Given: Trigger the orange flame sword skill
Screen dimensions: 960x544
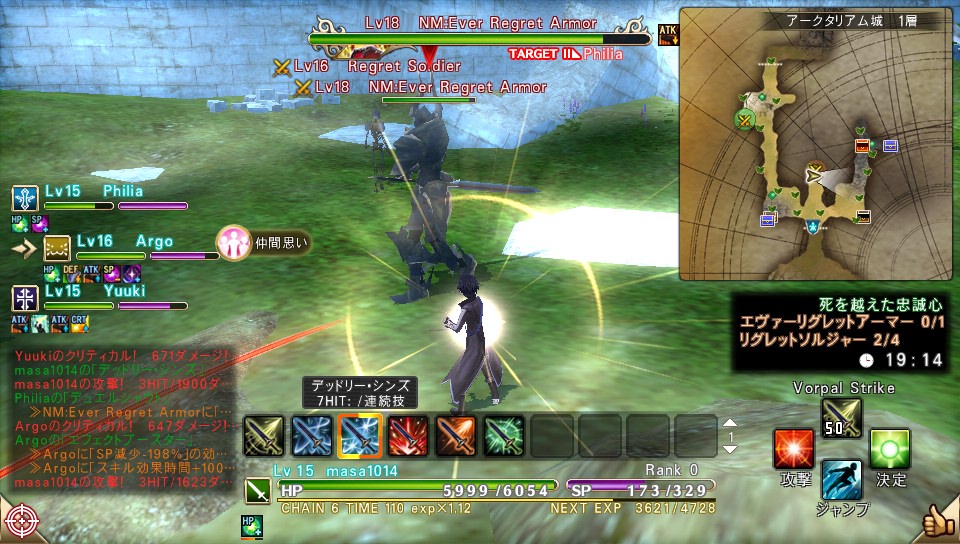Looking at the screenshot, I should (455, 435).
